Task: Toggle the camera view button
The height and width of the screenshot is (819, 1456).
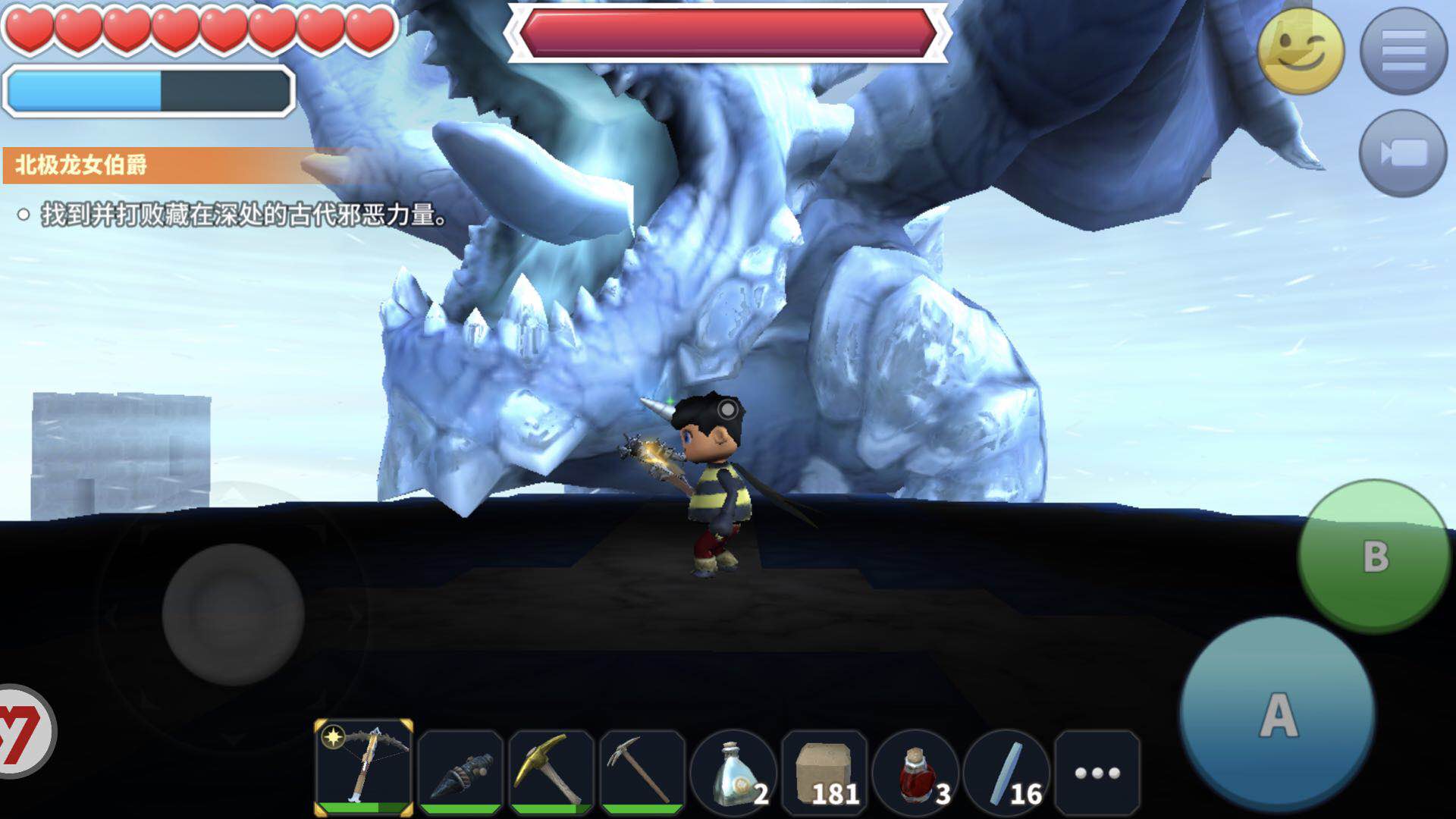Action: [x=1403, y=153]
